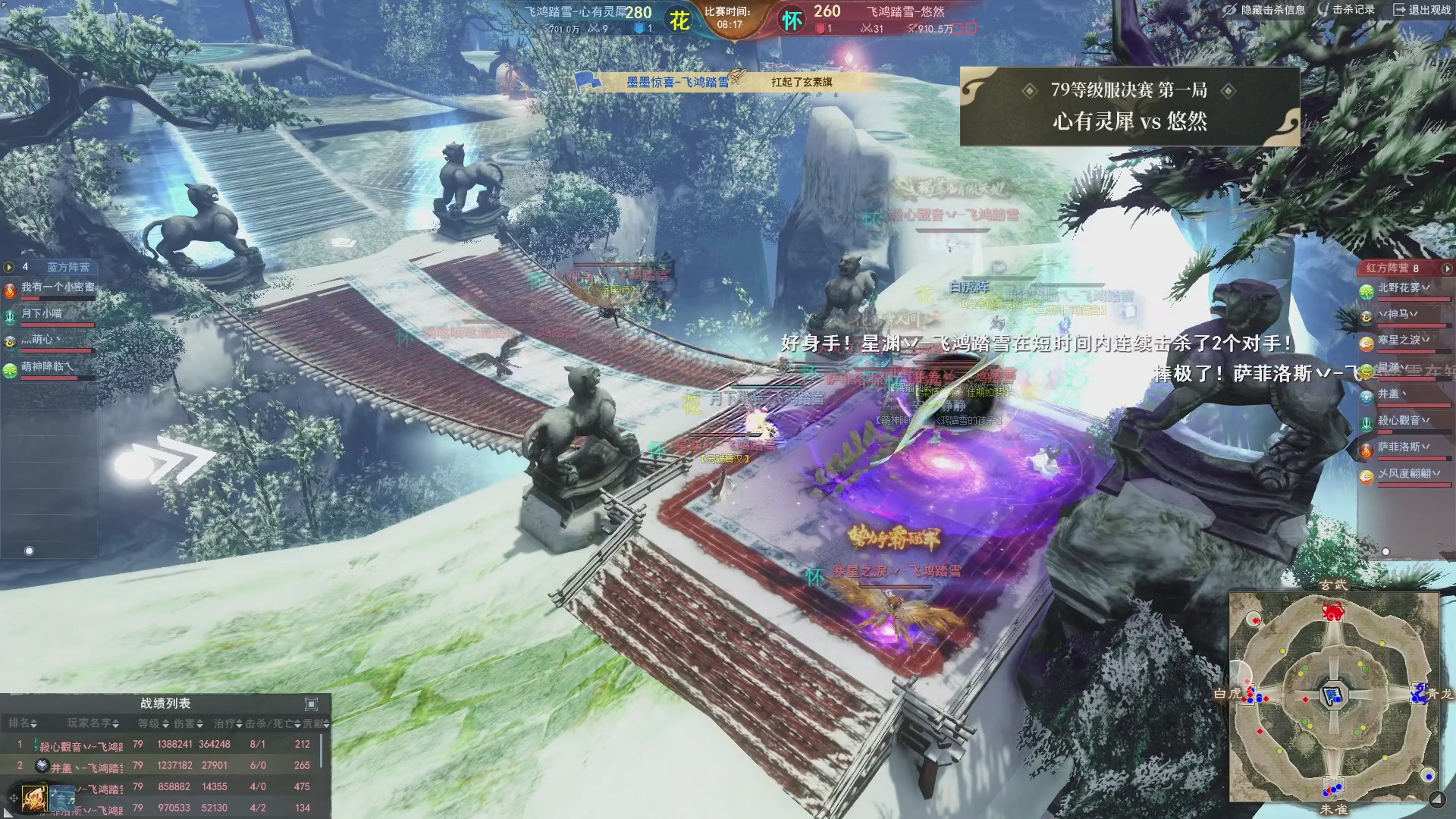The image size is (1456, 819).
Task: Collapse the blue team 蓝方阵营 panel arrow
Action: [9, 267]
